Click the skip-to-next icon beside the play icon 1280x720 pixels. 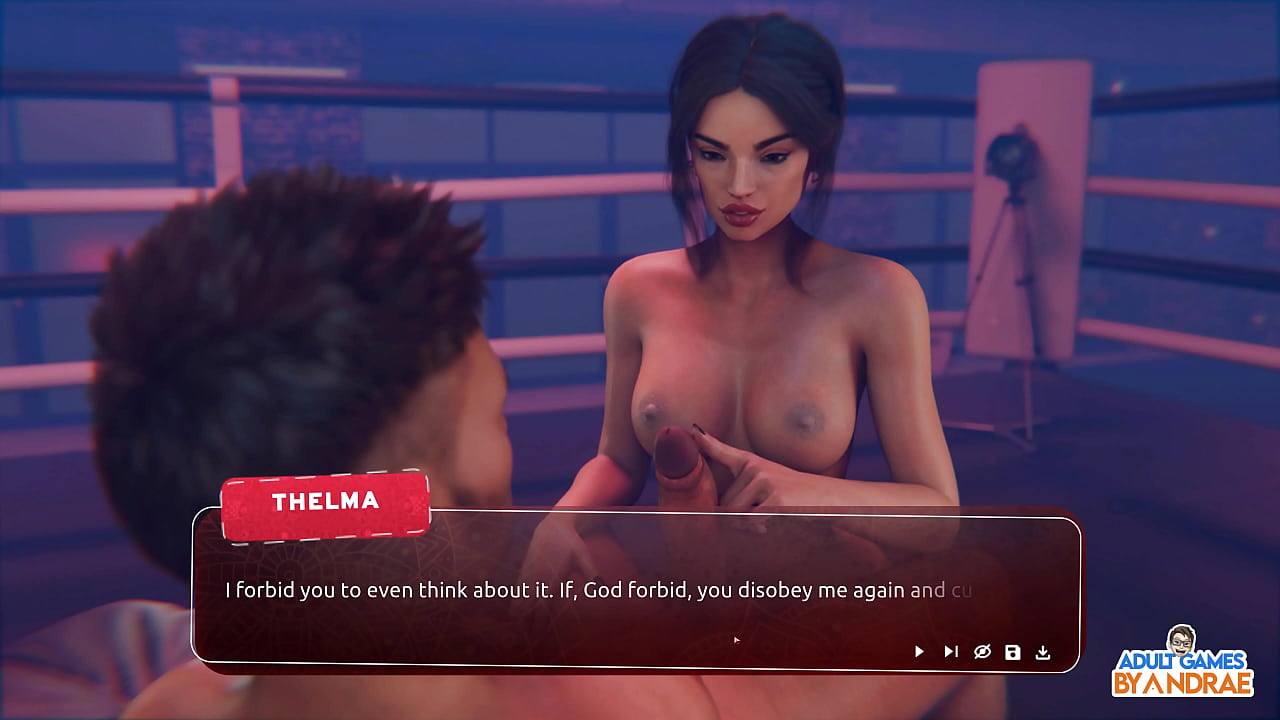950,651
